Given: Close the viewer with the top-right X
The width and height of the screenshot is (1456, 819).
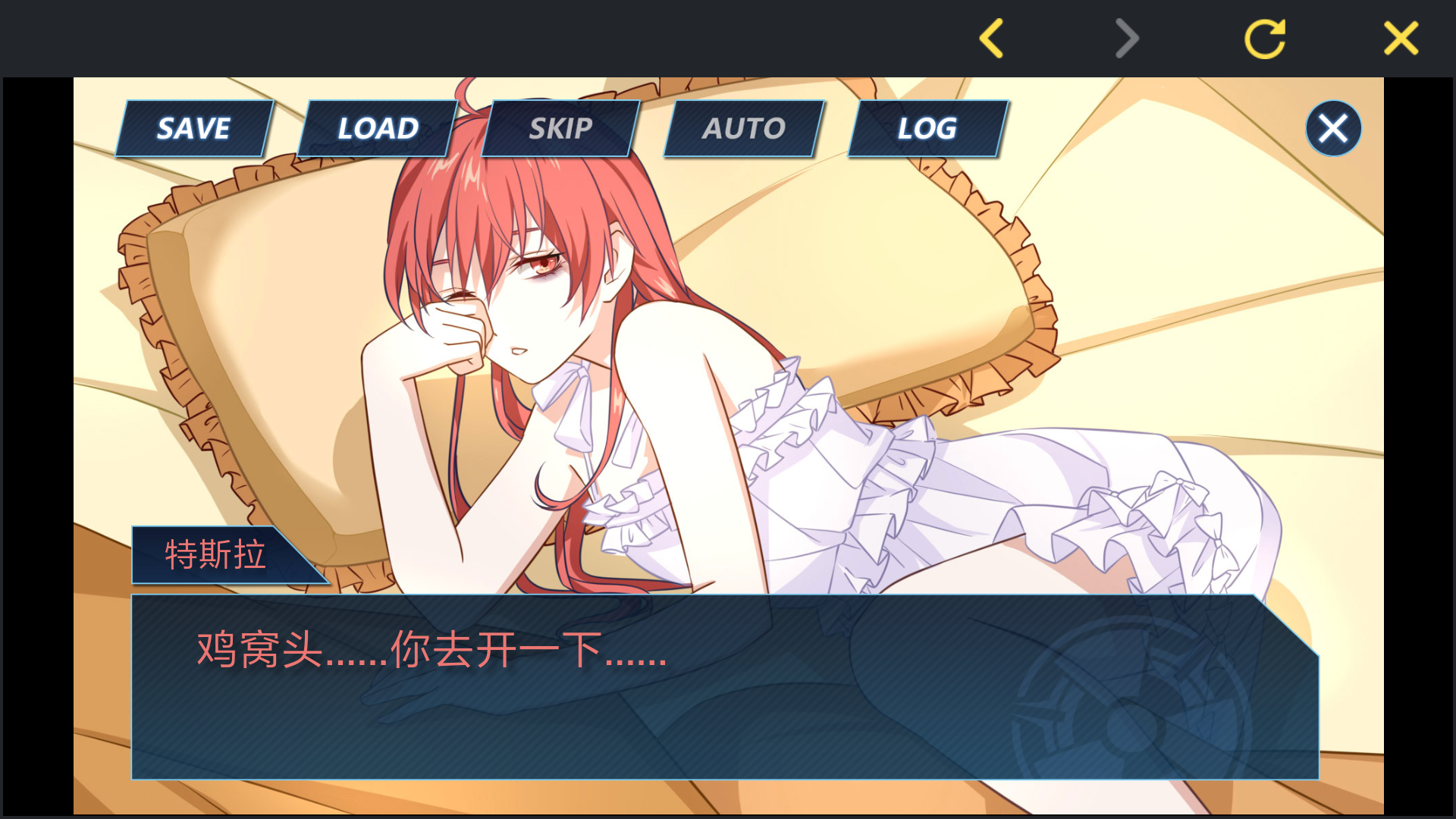Looking at the screenshot, I should pyautogui.click(x=1401, y=38).
